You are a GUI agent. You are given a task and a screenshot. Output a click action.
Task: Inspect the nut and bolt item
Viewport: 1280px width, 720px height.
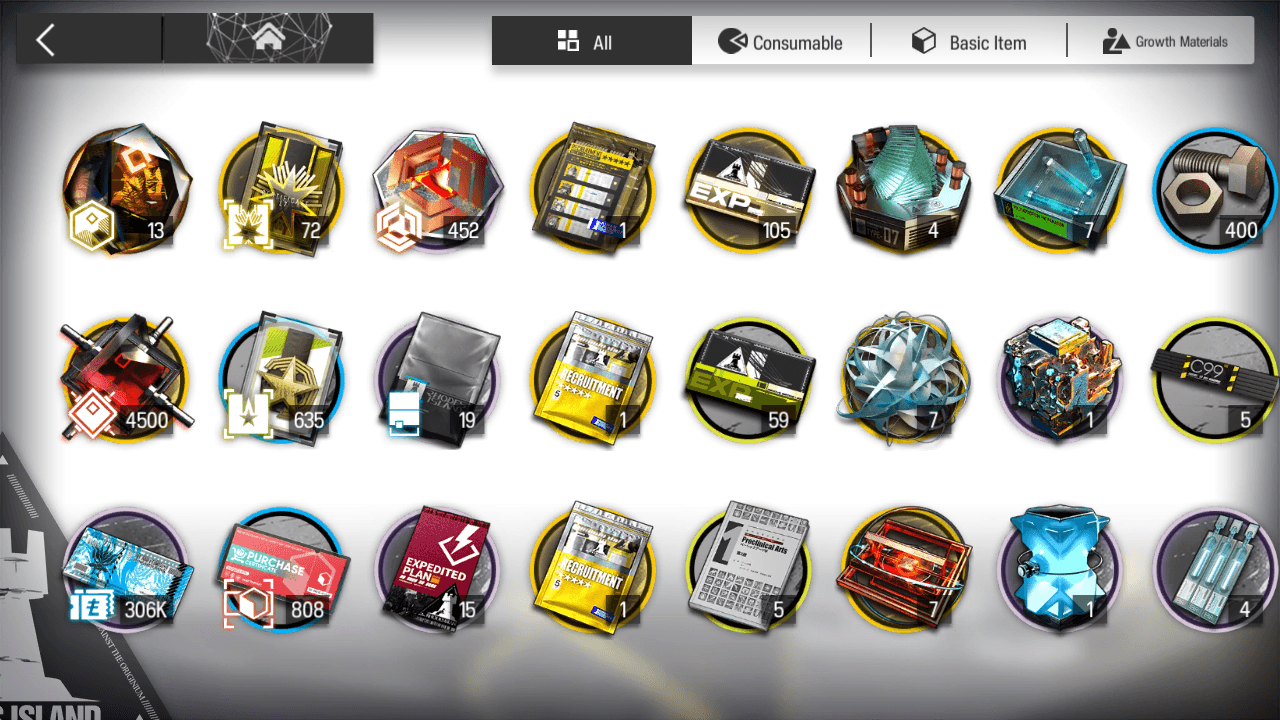pos(1215,190)
